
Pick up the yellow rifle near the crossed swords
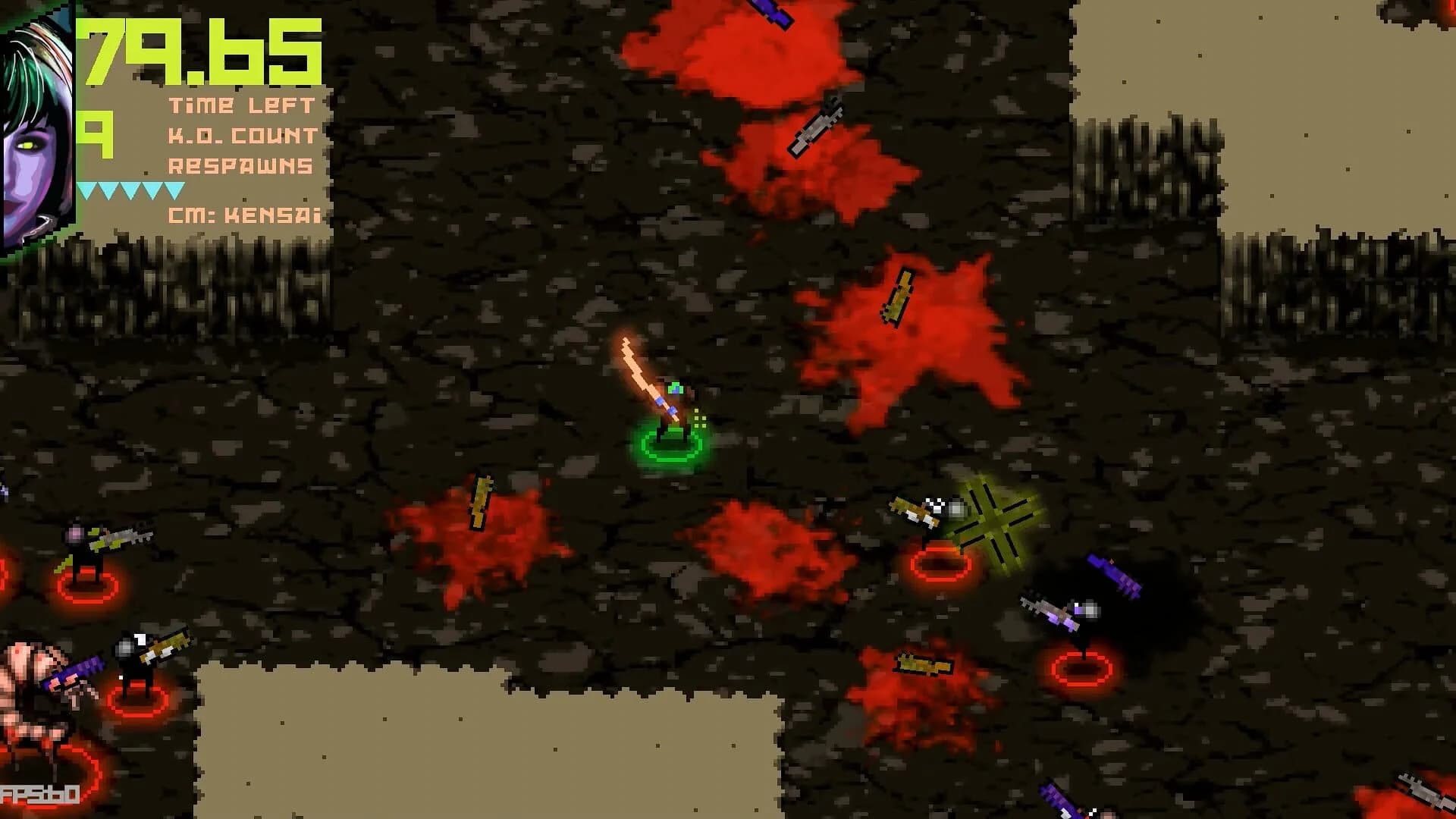tap(919, 508)
